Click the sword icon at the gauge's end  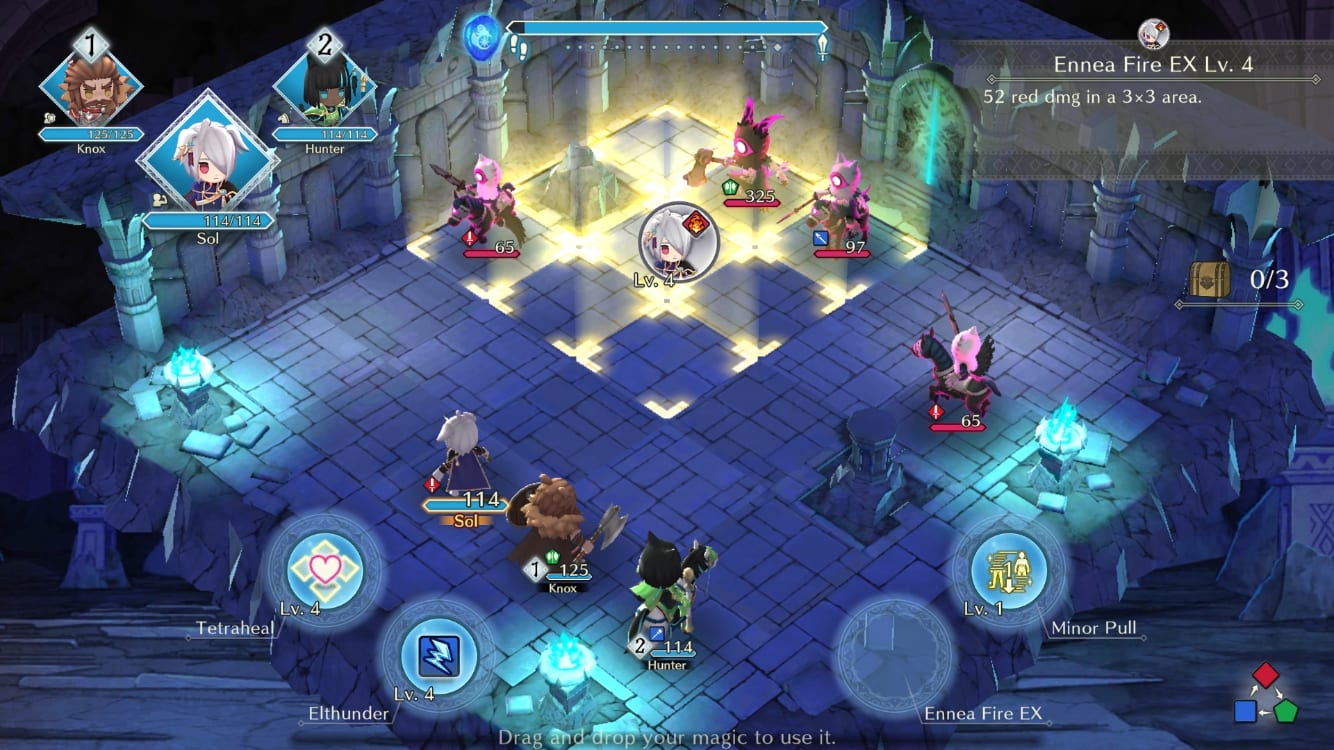point(822,43)
